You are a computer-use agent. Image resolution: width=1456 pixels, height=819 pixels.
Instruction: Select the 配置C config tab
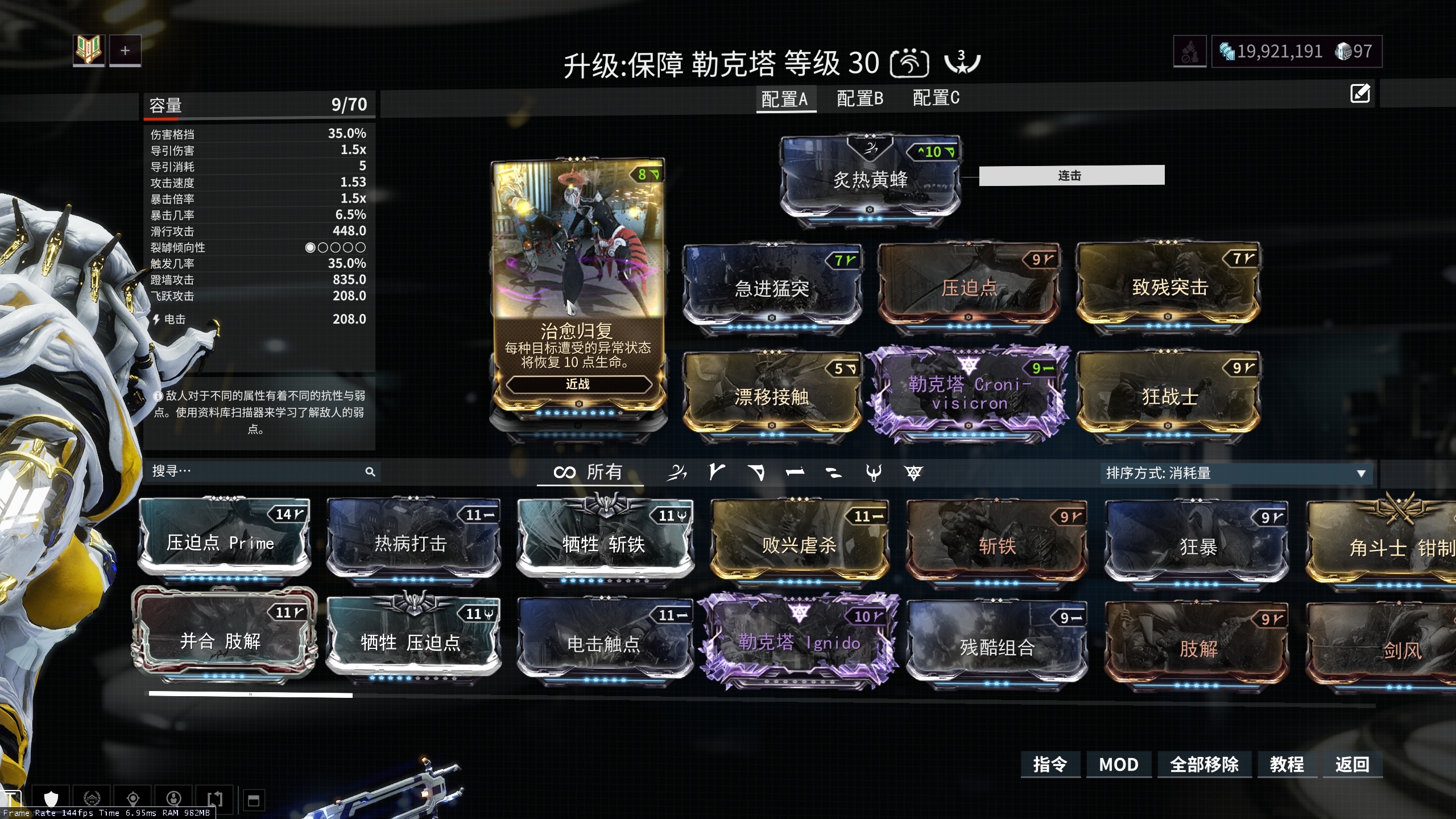tap(936, 98)
